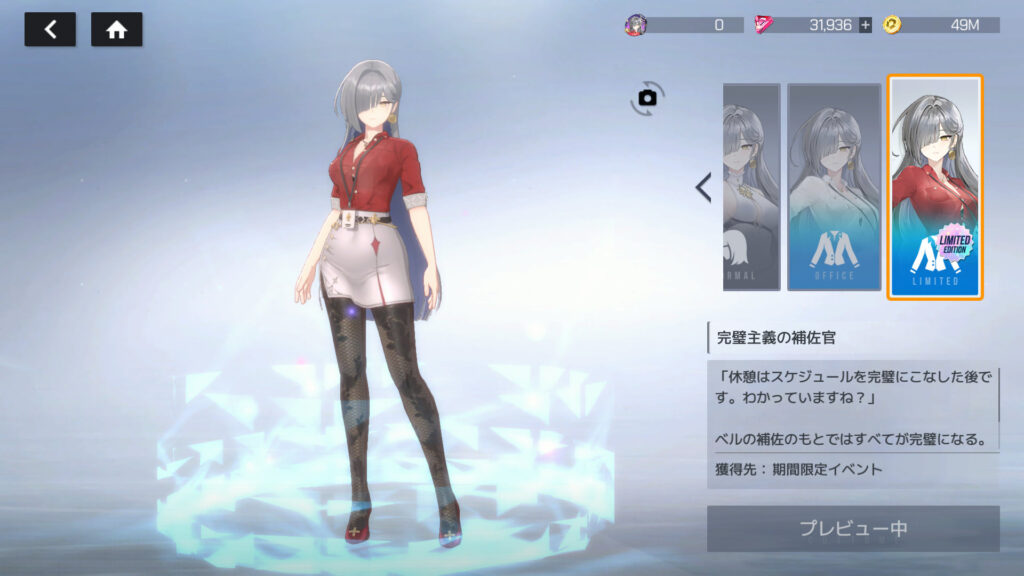1024x576 pixels.
Task: Return to the home screen
Action: [116, 30]
